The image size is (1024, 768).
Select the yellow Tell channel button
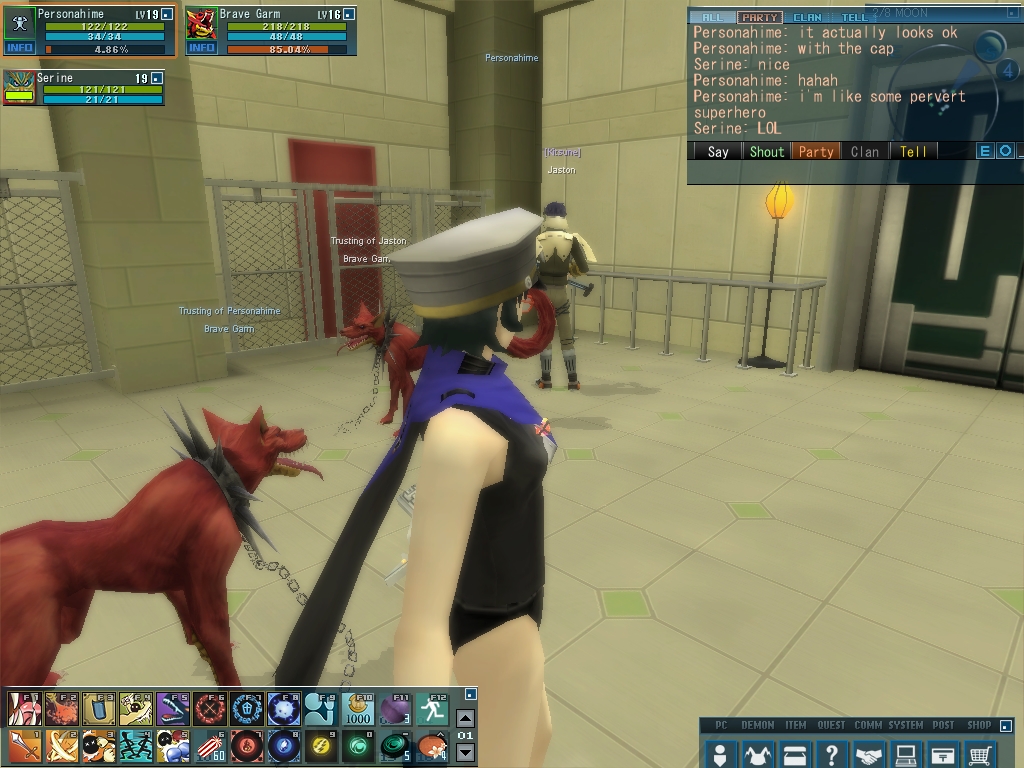pyautogui.click(x=913, y=152)
